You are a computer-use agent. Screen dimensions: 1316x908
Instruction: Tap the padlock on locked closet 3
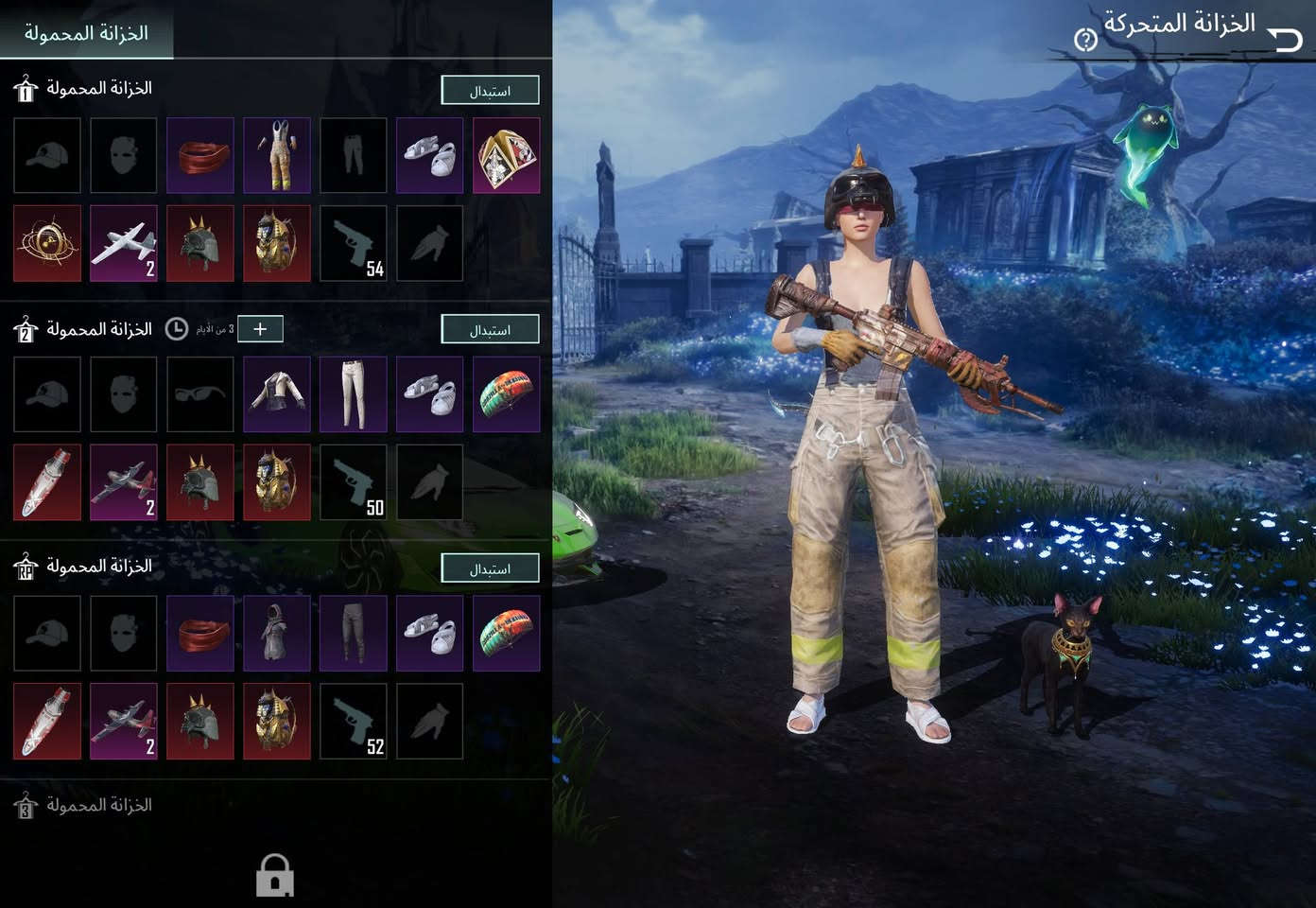[275, 876]
